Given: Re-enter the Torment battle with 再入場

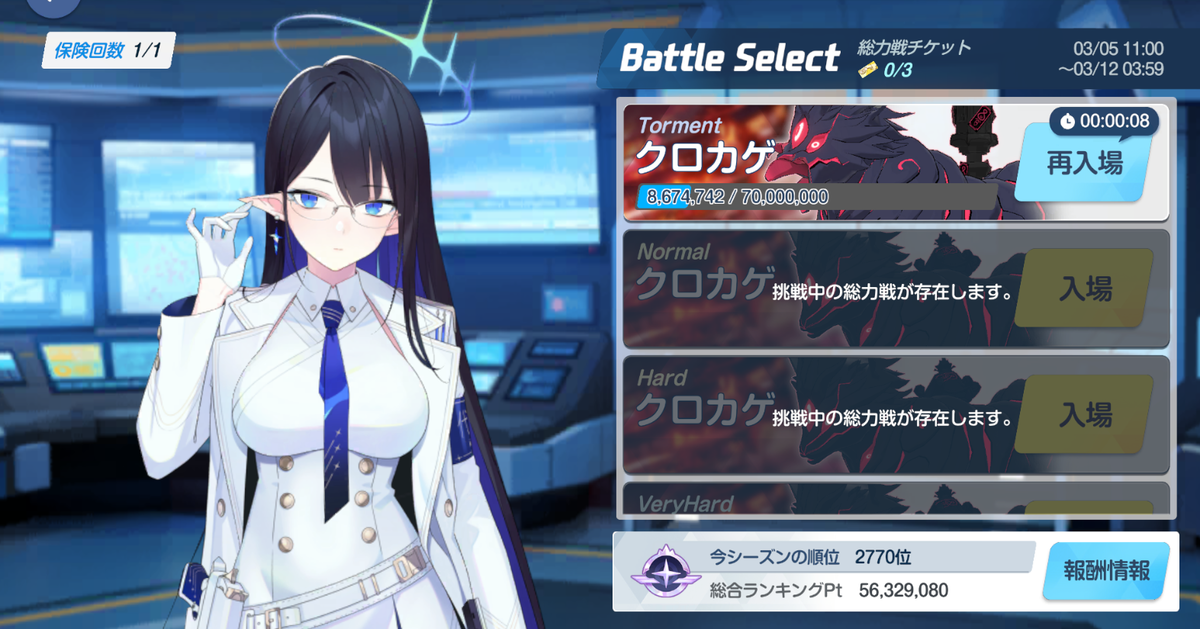Looking at the screenshot, I should point(1083,165).
